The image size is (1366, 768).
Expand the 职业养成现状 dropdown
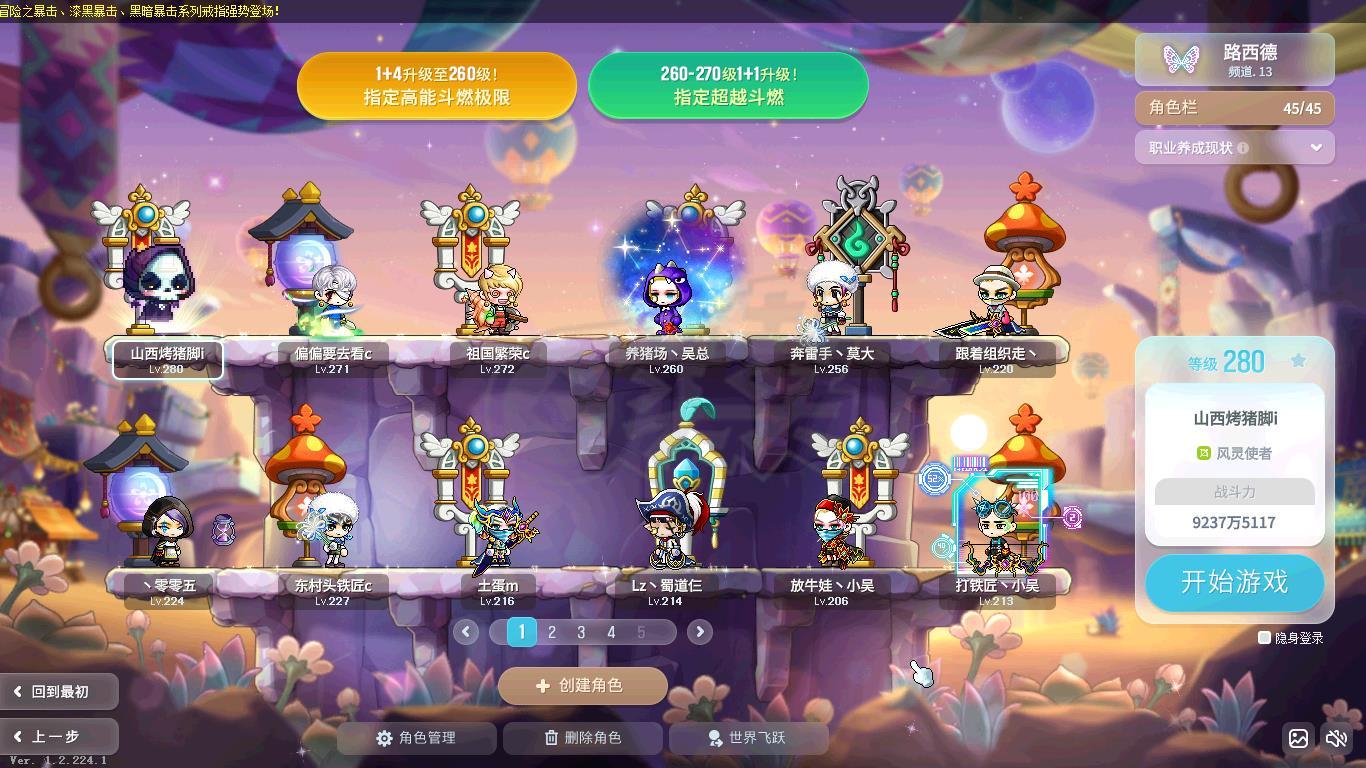[x=1315, y=148]
